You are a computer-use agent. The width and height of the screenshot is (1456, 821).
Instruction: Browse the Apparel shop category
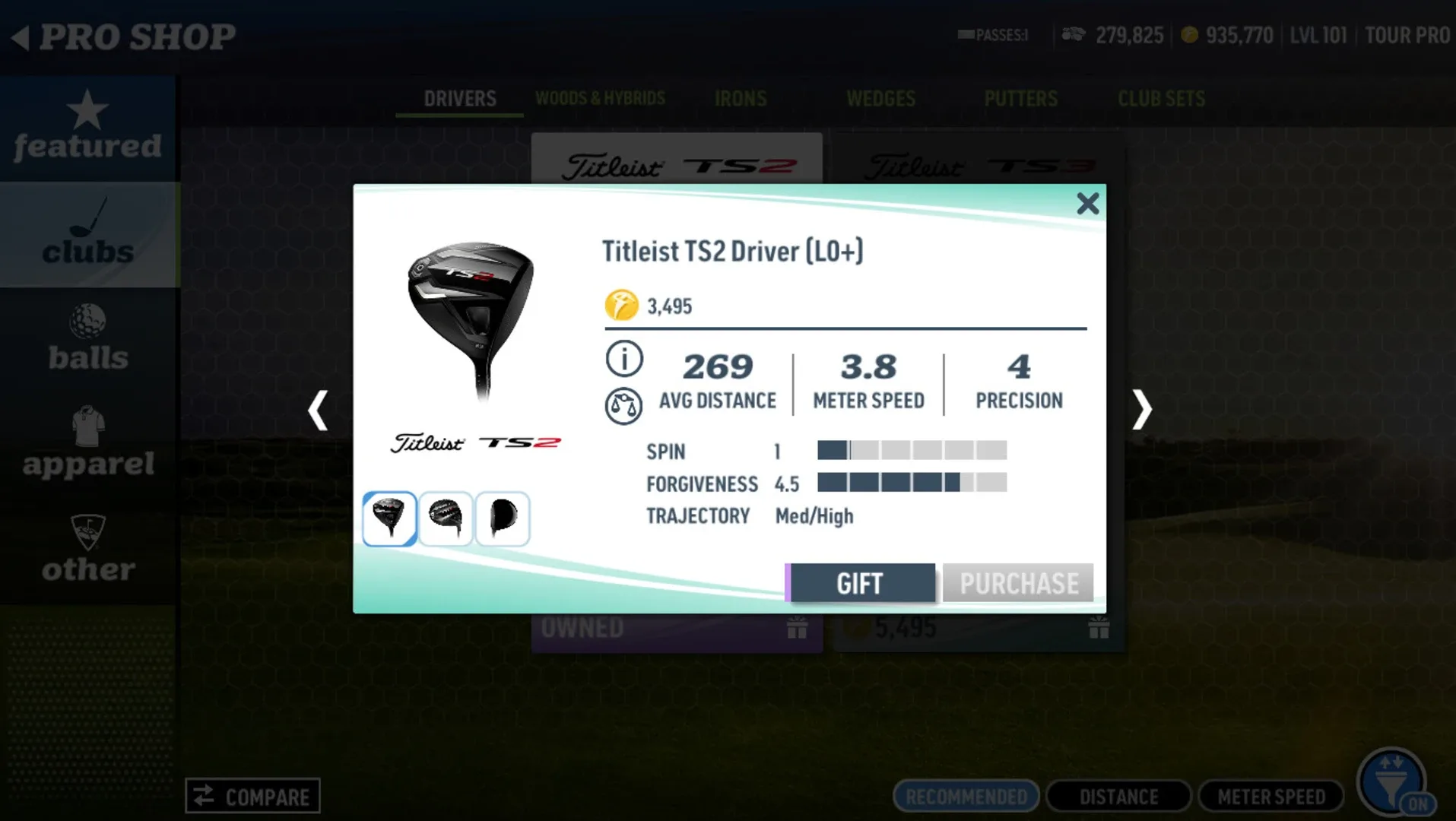87,444
